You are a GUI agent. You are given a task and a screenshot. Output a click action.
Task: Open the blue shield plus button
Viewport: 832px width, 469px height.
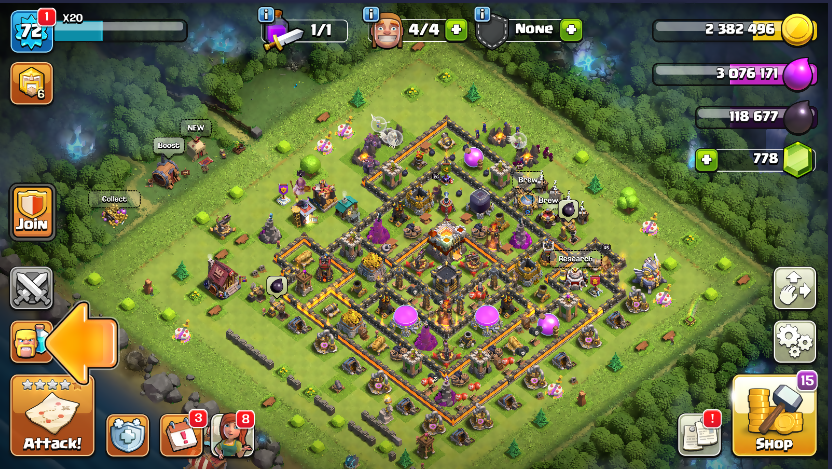click(x=127, y=435)
